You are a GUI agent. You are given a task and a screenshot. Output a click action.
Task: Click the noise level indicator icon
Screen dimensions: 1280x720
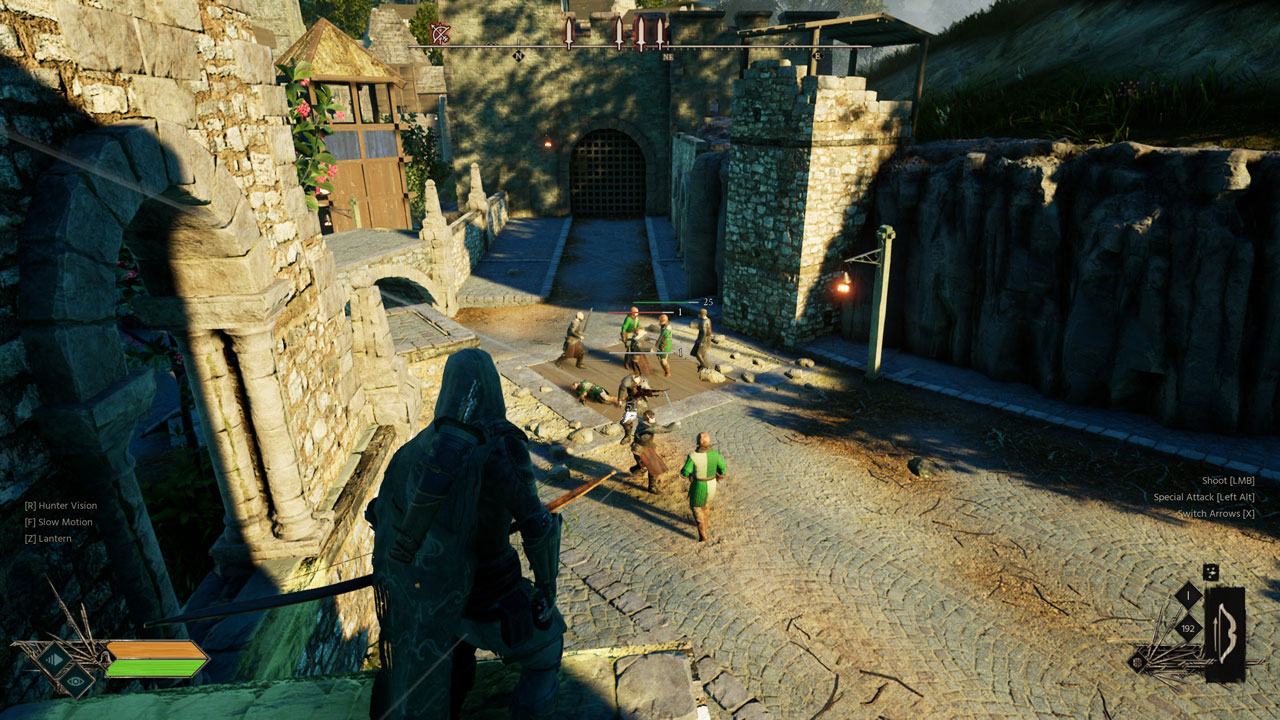[54, 659]
